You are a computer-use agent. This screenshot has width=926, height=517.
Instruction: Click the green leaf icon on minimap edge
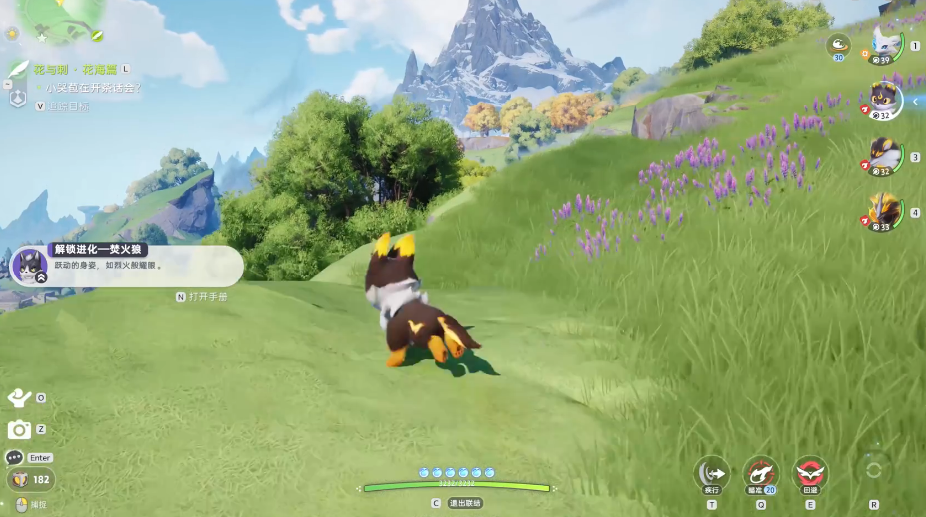(97, 34)
